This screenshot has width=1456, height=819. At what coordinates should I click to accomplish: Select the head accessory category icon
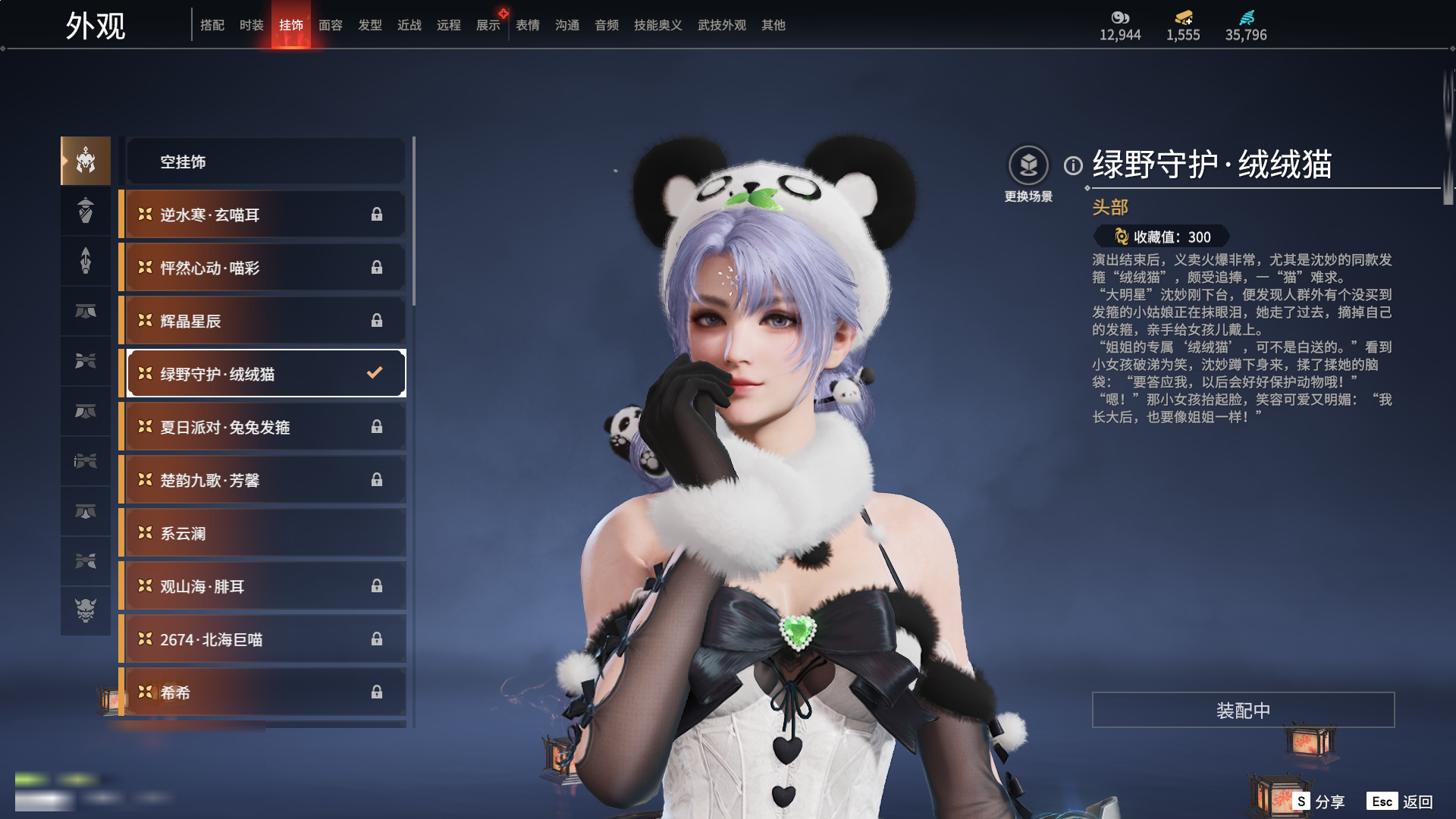pos(86,161)
